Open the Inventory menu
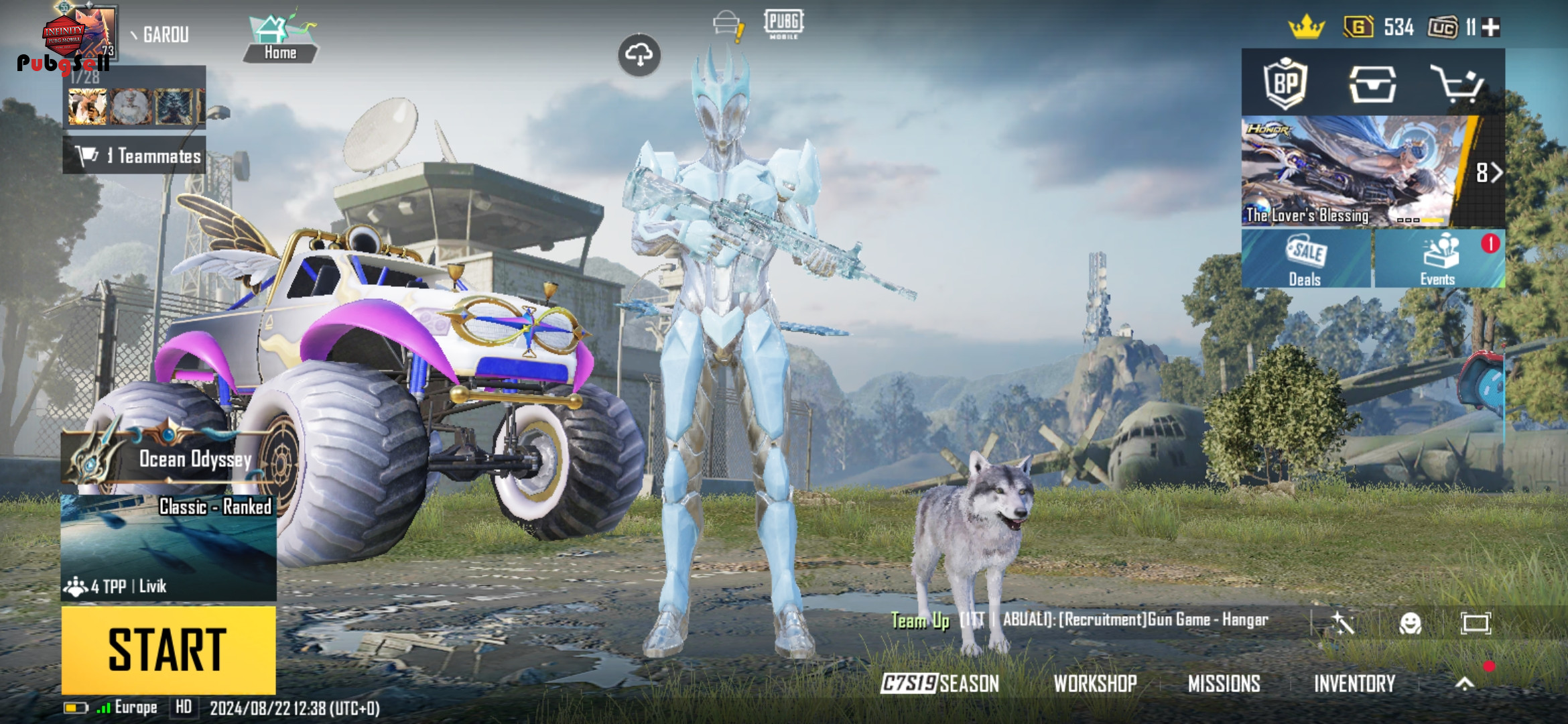Image resolution: width=1568 pixels, height=724 pixels. (1354, 683)
